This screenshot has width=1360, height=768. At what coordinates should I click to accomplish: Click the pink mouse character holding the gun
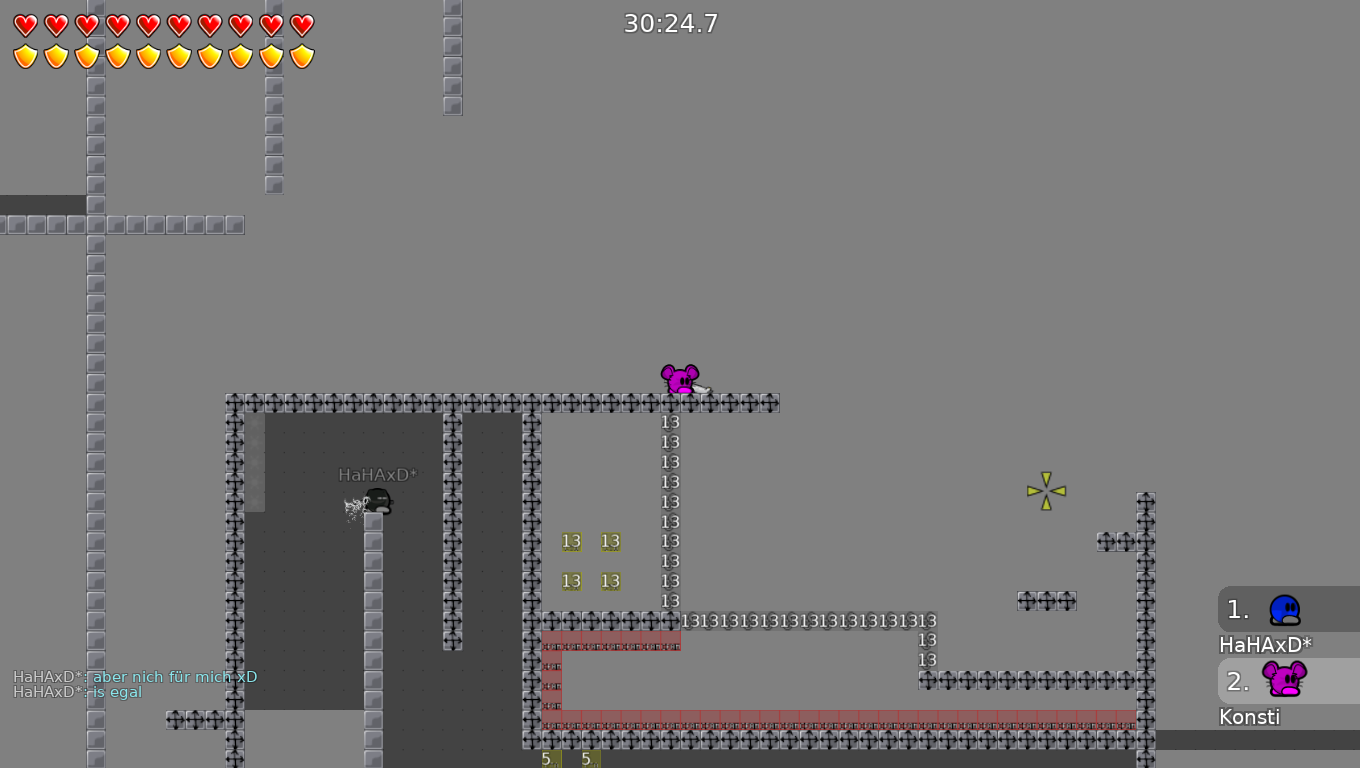tap(681, 379)
